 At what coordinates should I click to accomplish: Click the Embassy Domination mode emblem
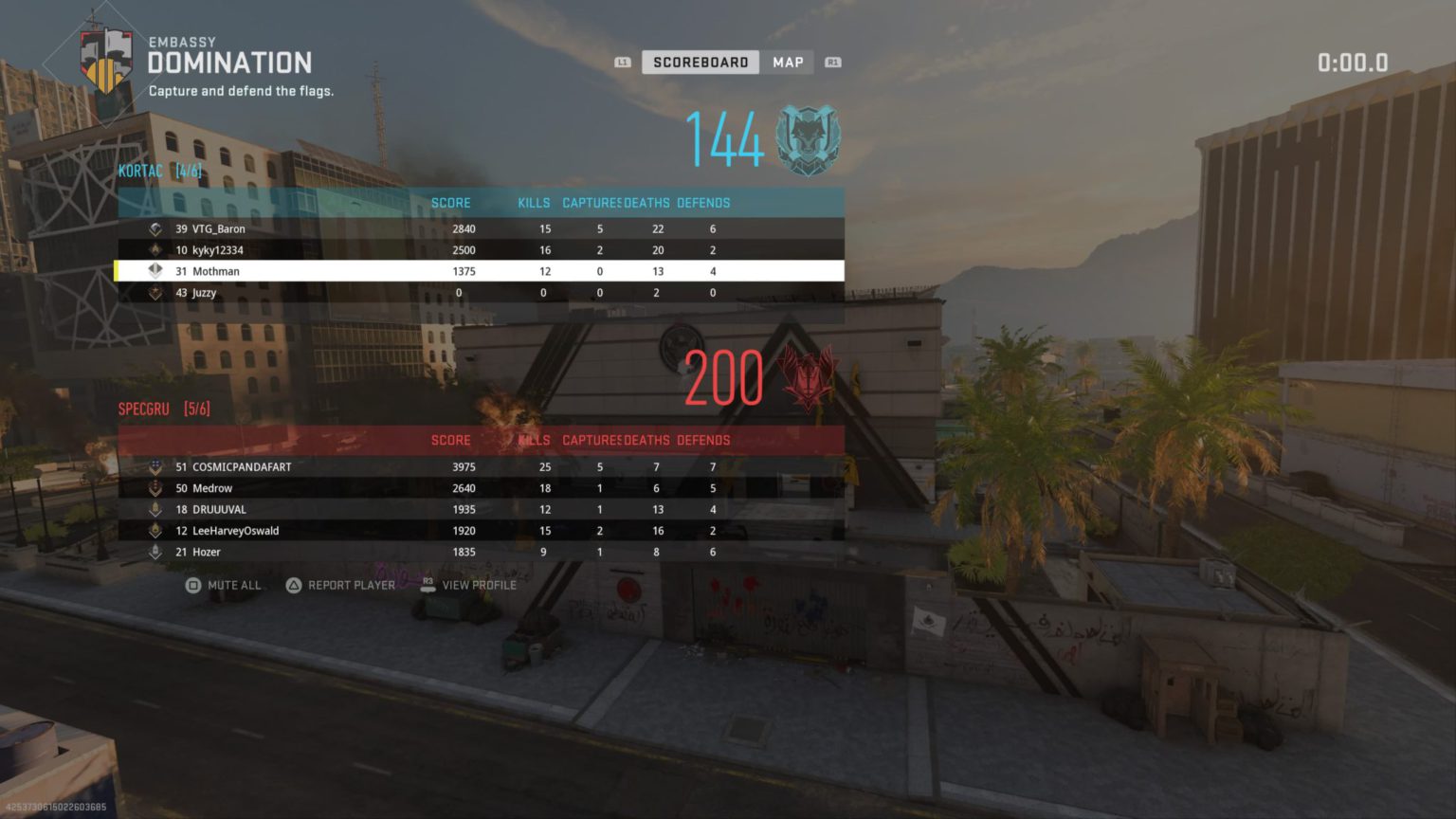107,59
